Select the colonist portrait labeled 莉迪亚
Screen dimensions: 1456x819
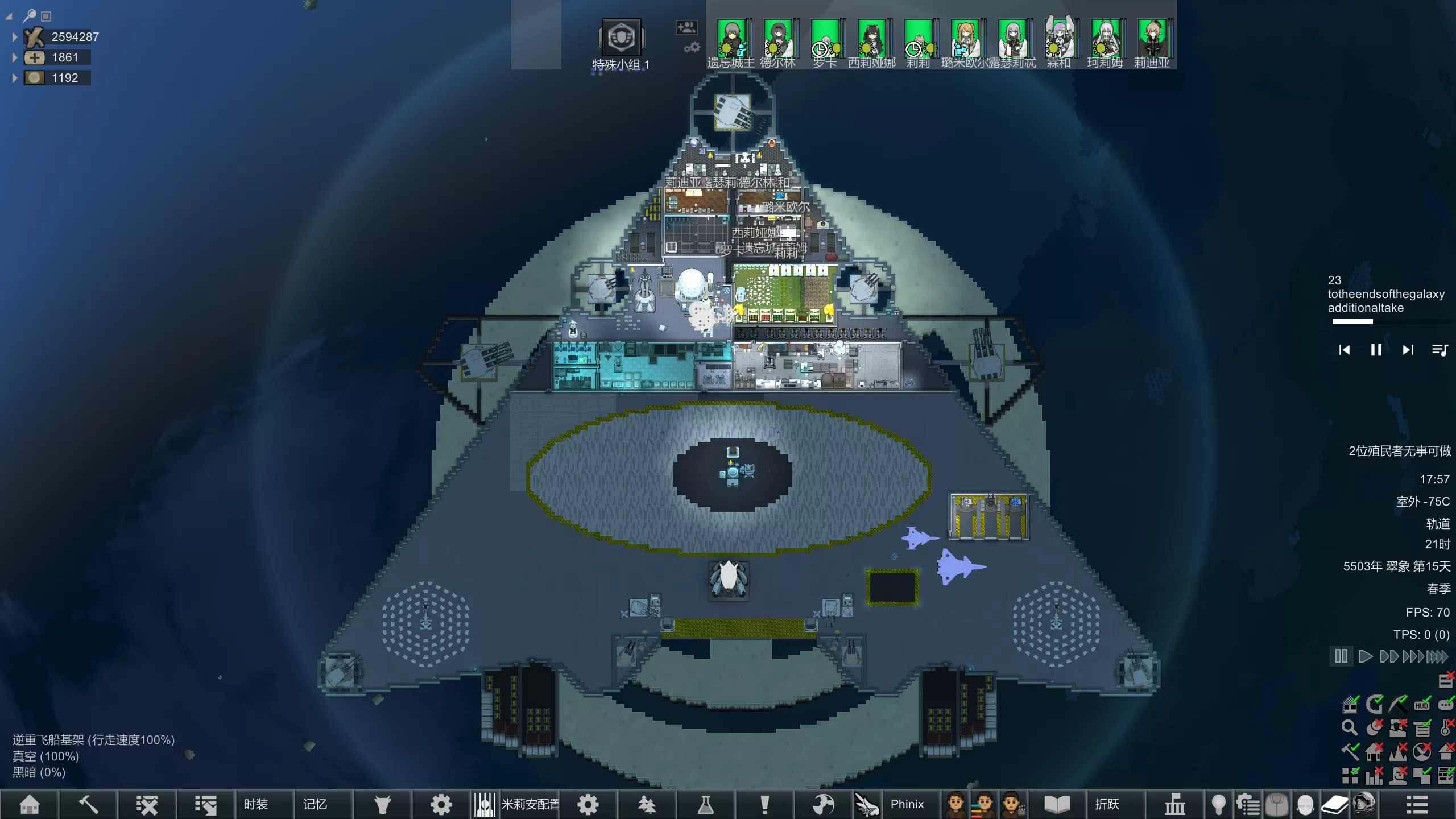[1152, 39]
